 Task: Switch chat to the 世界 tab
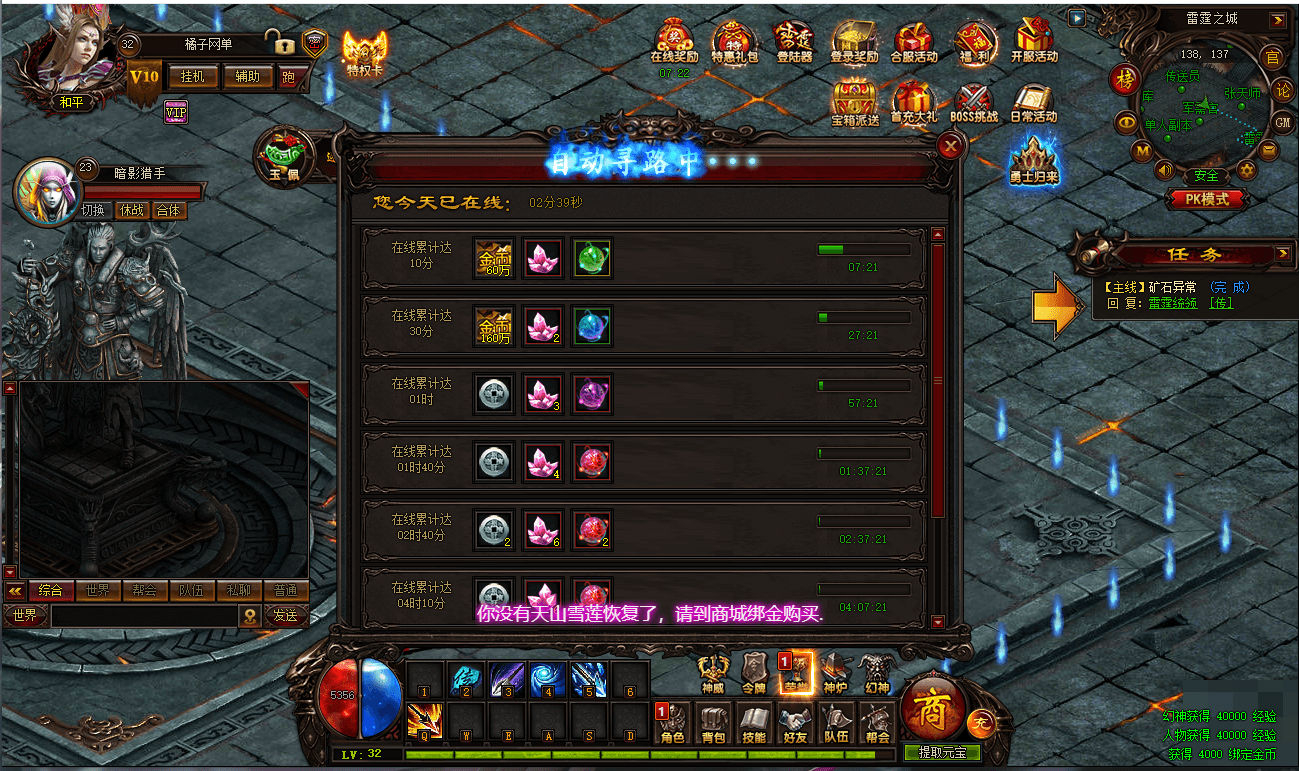97,590
